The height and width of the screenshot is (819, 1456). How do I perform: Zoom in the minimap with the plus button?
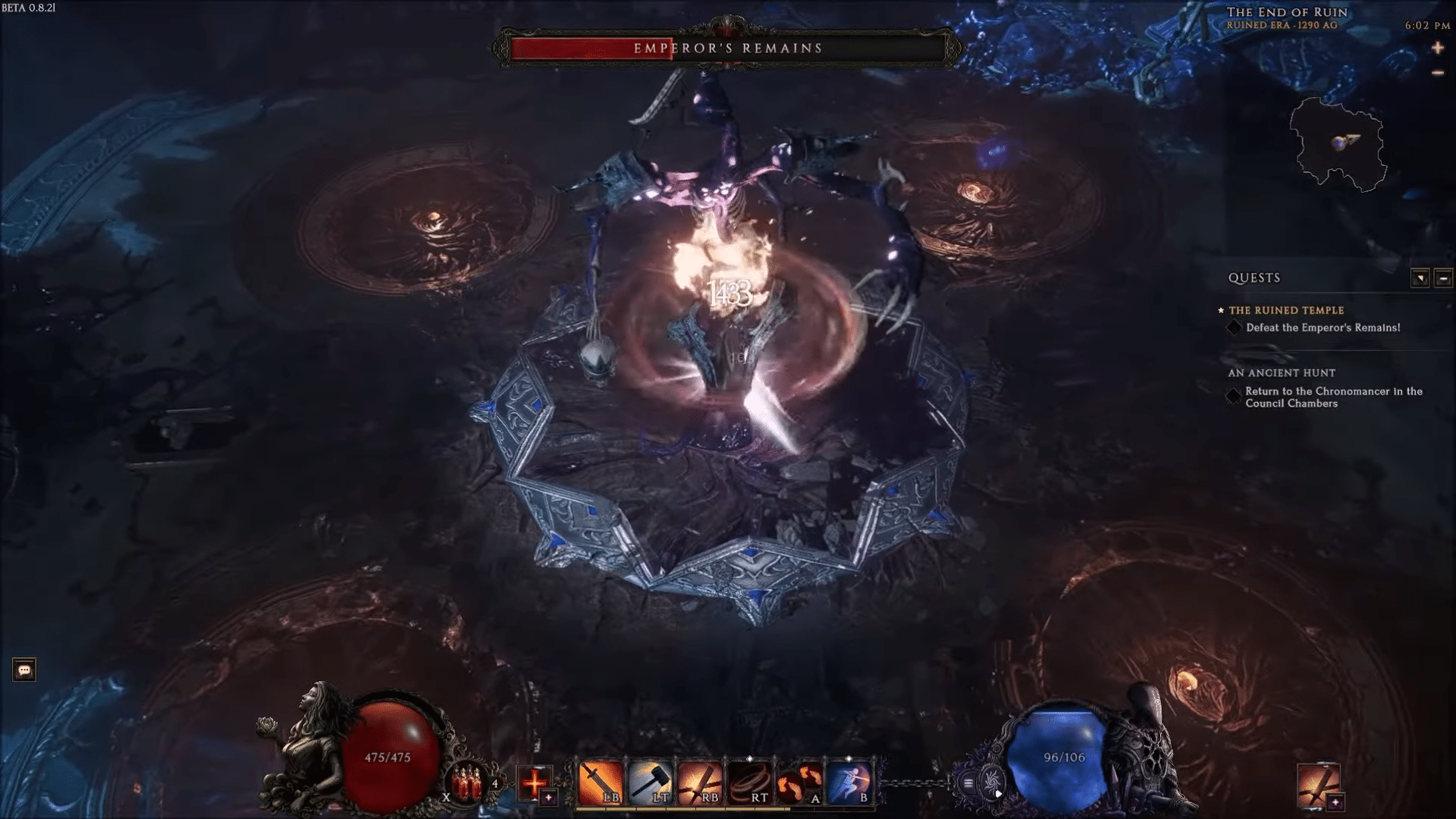point(1438,48)
